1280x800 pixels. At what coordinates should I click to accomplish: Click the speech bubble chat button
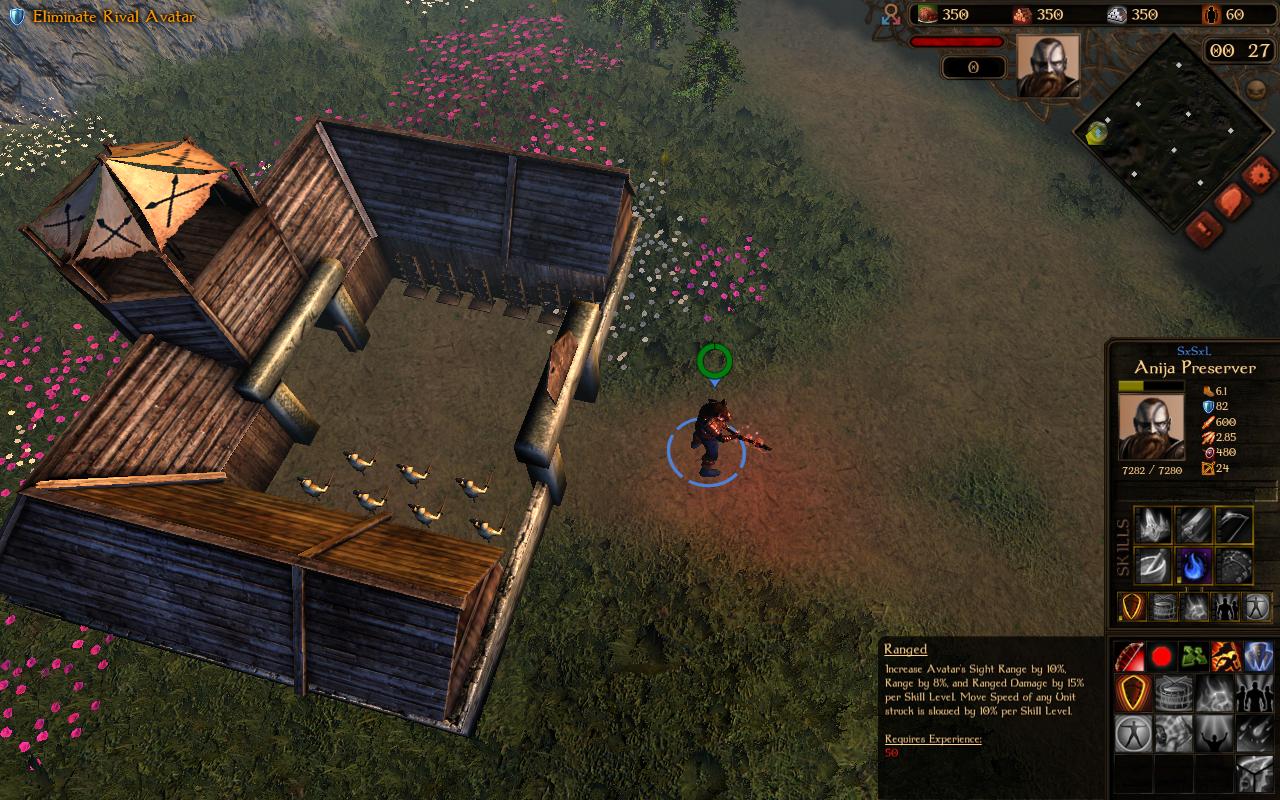1231,203
